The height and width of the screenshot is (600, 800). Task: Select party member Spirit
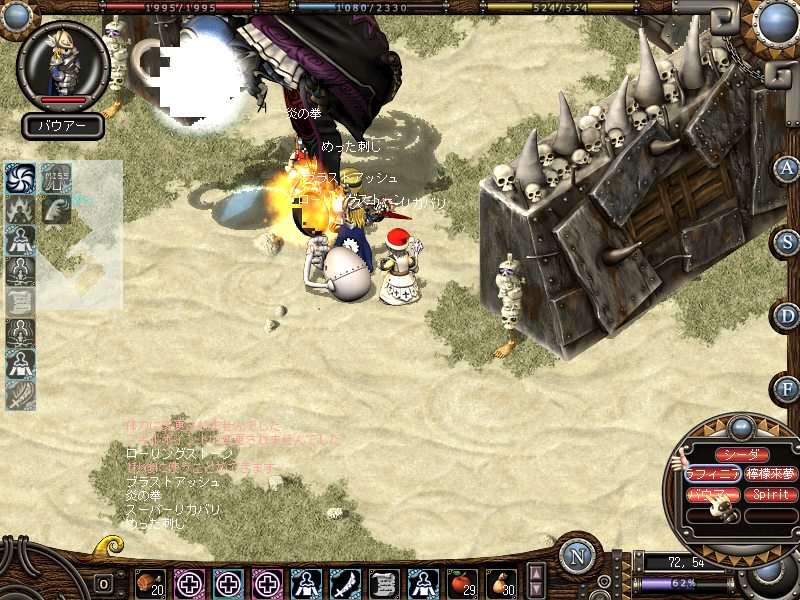click(x=770, y=495)
